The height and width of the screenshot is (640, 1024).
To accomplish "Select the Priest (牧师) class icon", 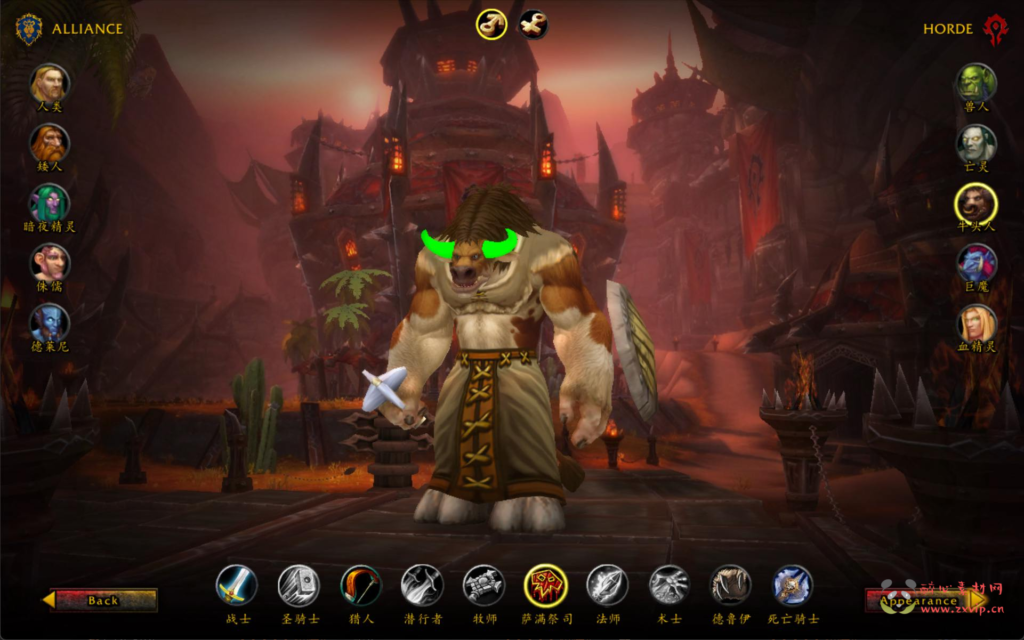I will click(x=483, y=585).
